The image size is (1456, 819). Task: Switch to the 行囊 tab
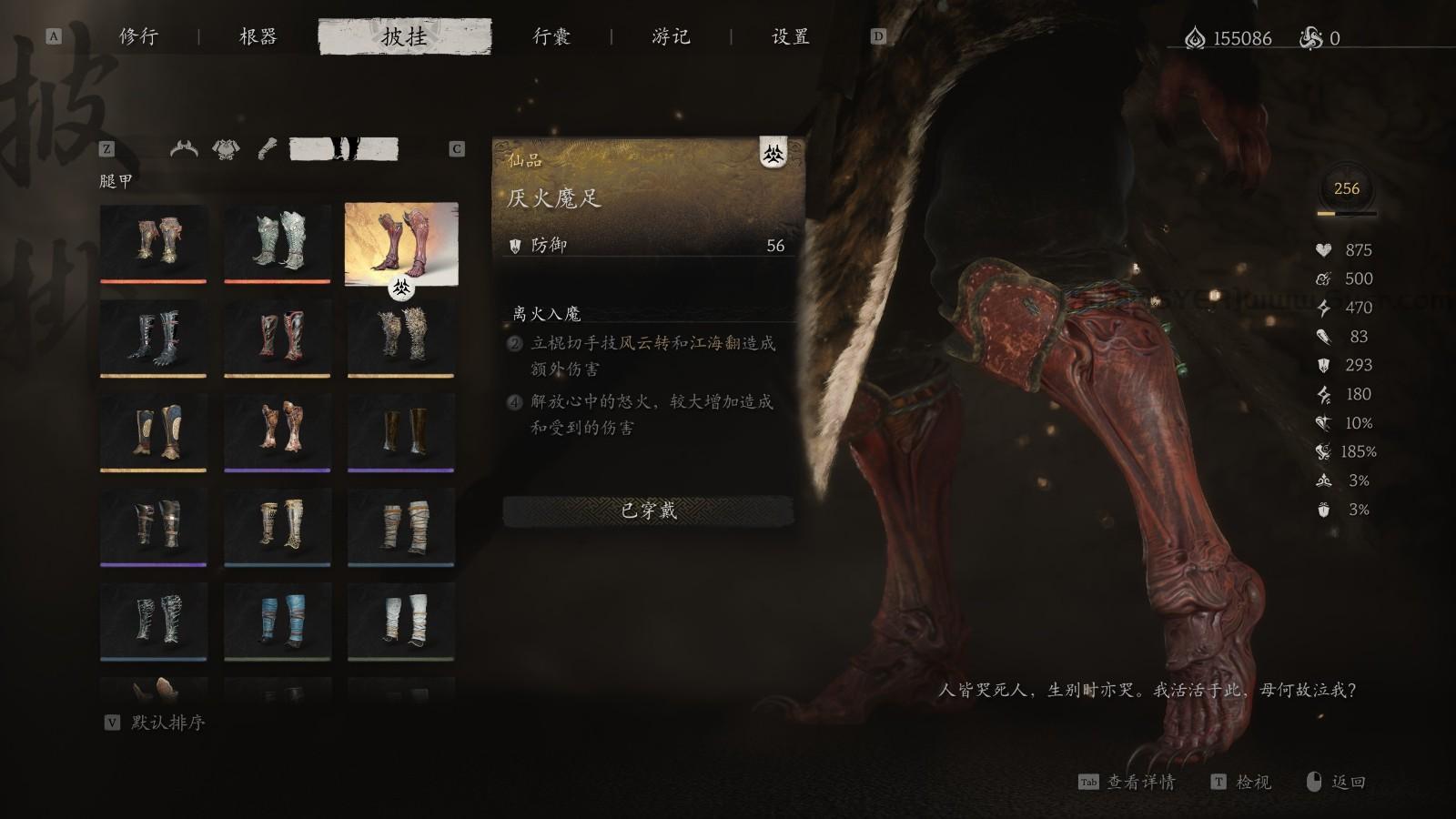pyautogui.click(x=553, y=37)
